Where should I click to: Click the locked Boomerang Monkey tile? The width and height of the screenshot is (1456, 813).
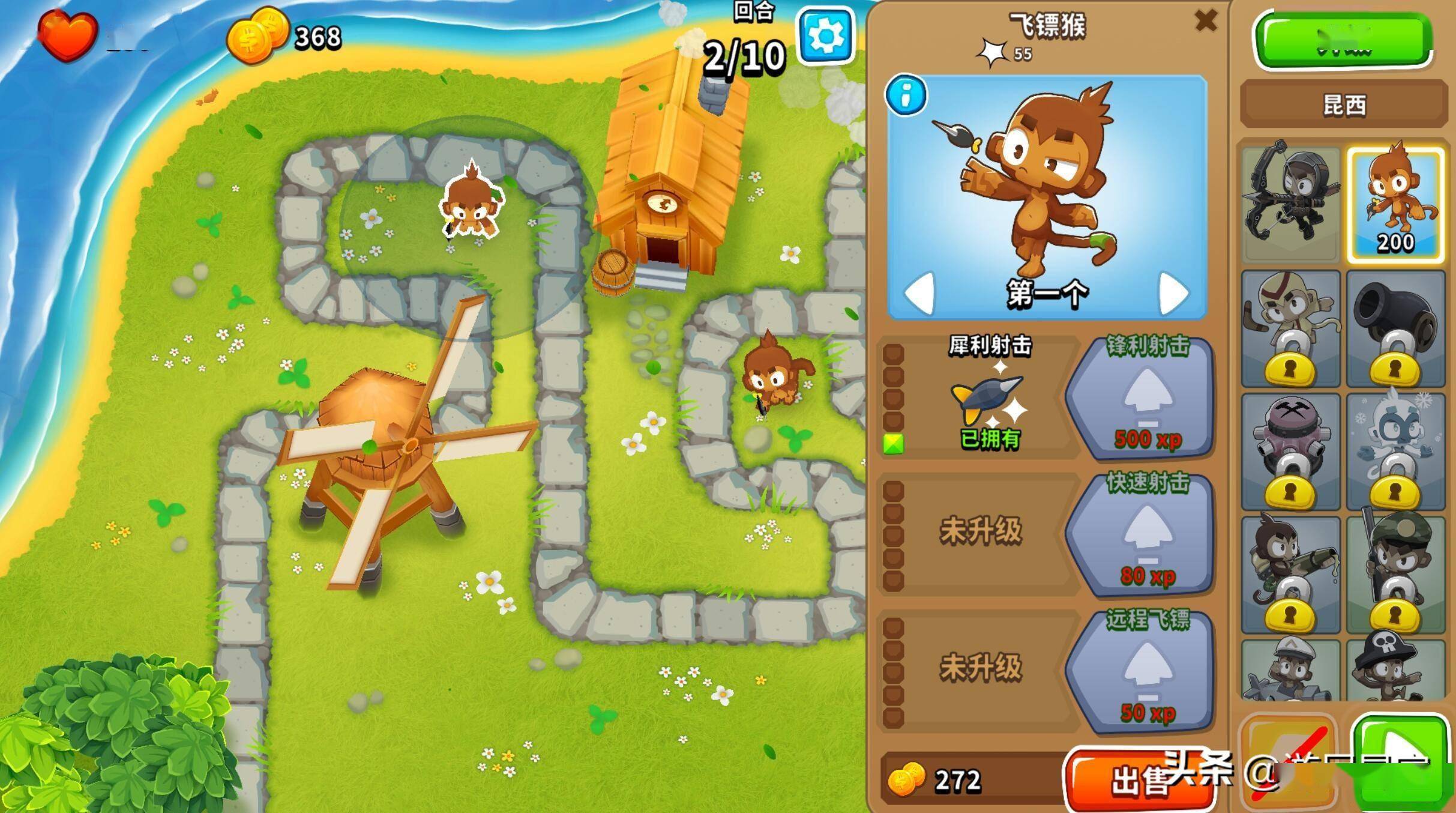[x=1290, y=328]
